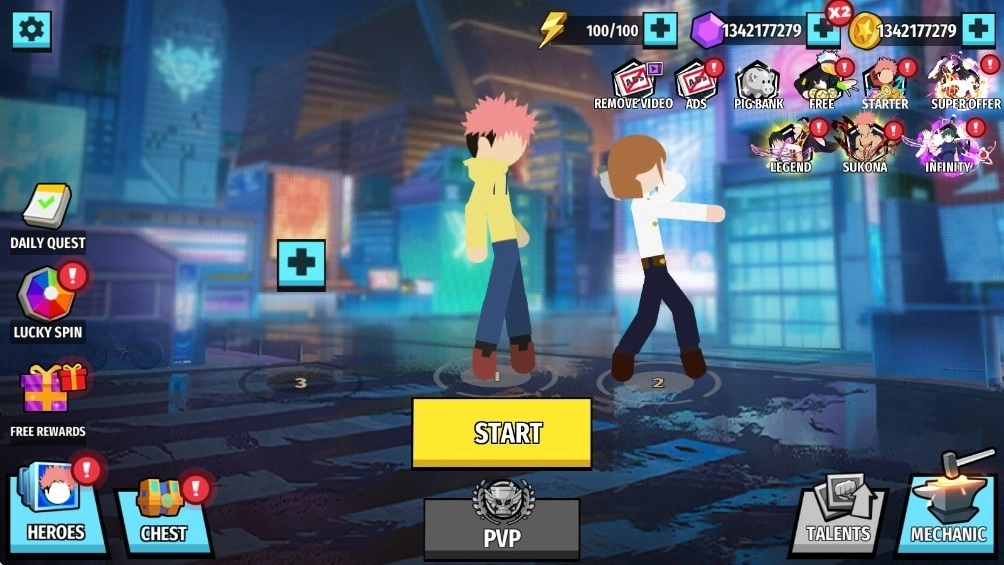Refill energy with the plus button

coord(660,30)
